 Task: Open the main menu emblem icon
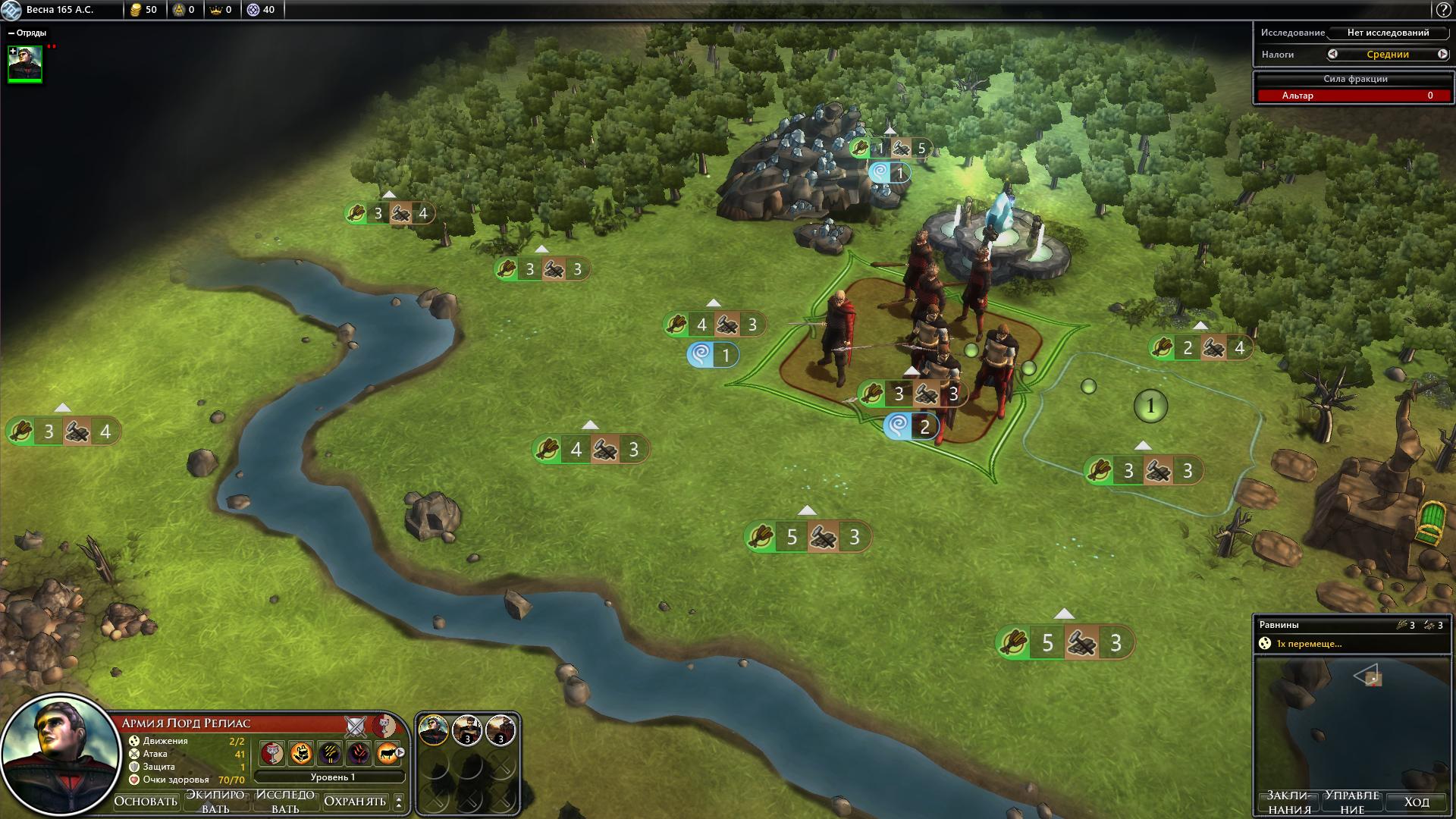point(11,10)
